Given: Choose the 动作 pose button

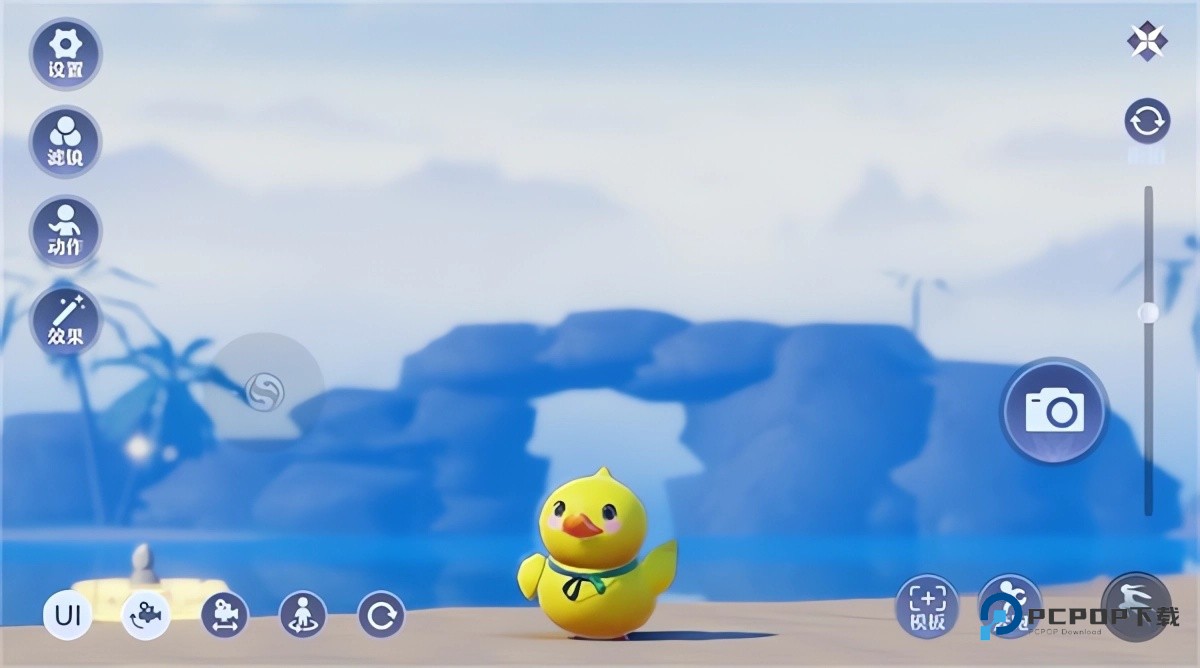Looking at the screenshot, I should [66, 231].
